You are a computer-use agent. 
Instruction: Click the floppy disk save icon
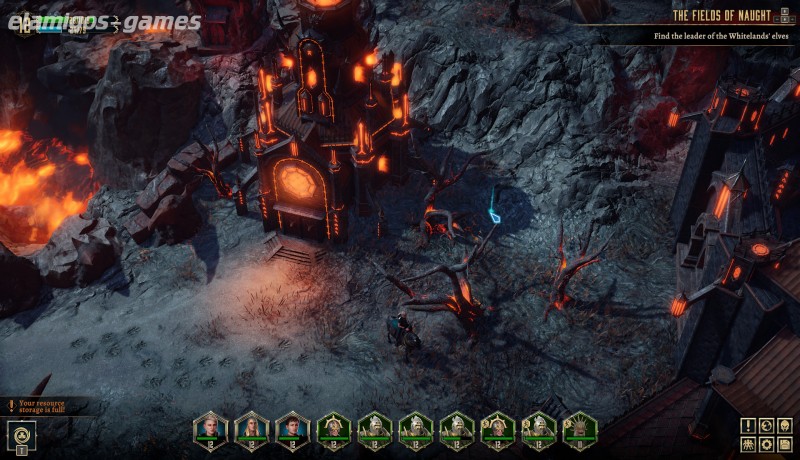(x=785, y=444)
